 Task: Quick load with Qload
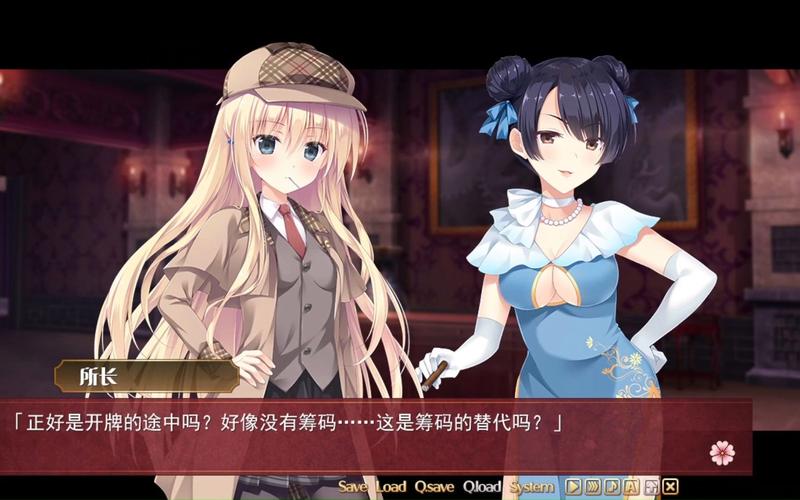(482, 487)
